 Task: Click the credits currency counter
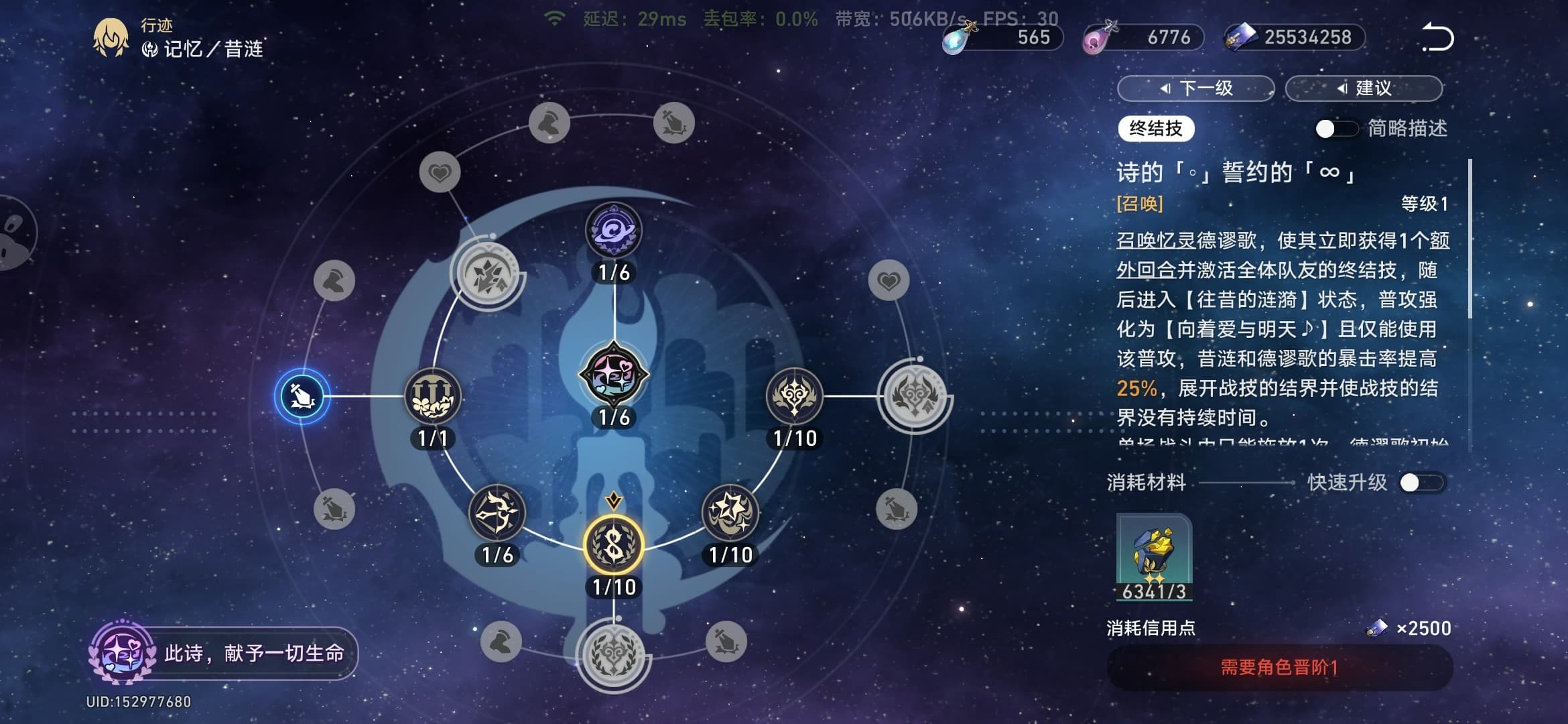click(x=1295, y=38)
